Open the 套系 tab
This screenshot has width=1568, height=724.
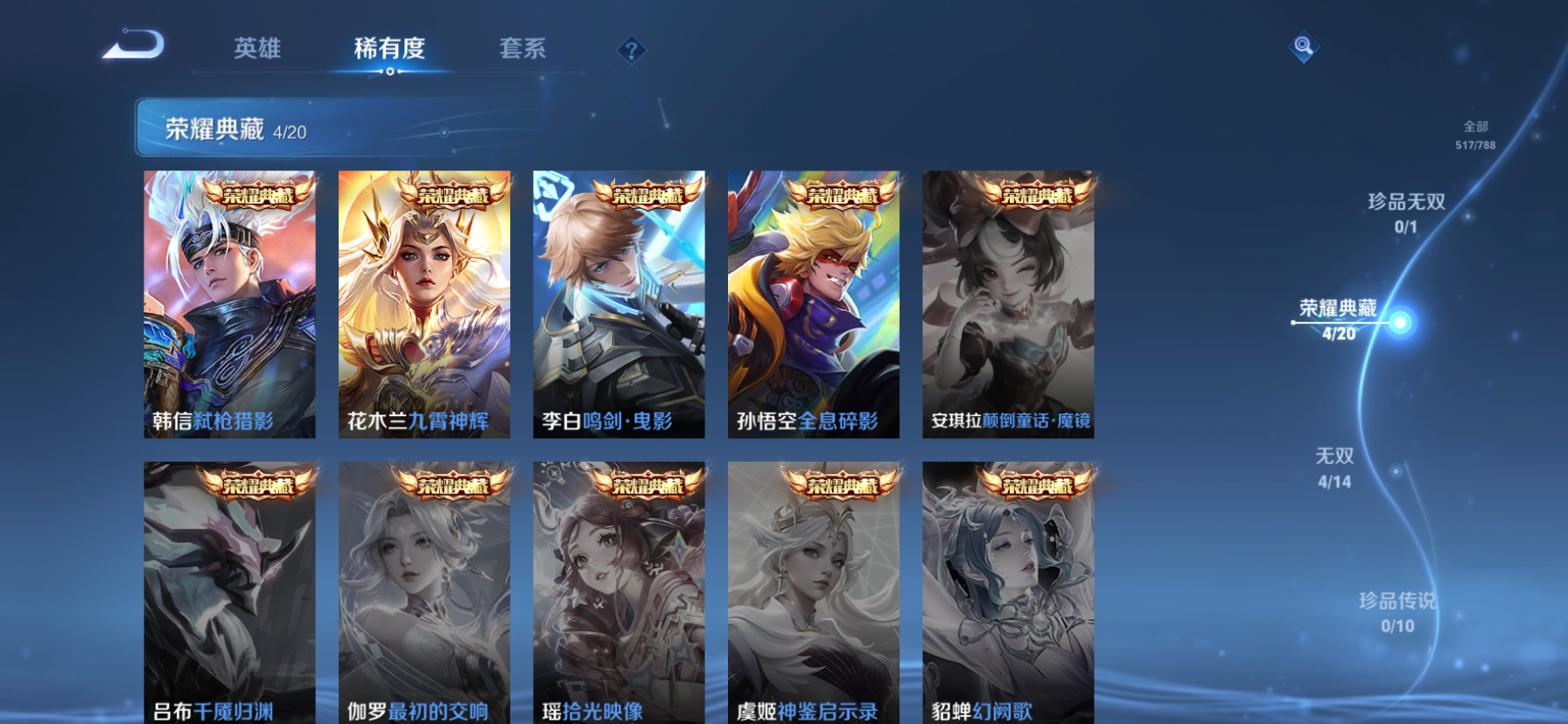click(x=522, y=48)
